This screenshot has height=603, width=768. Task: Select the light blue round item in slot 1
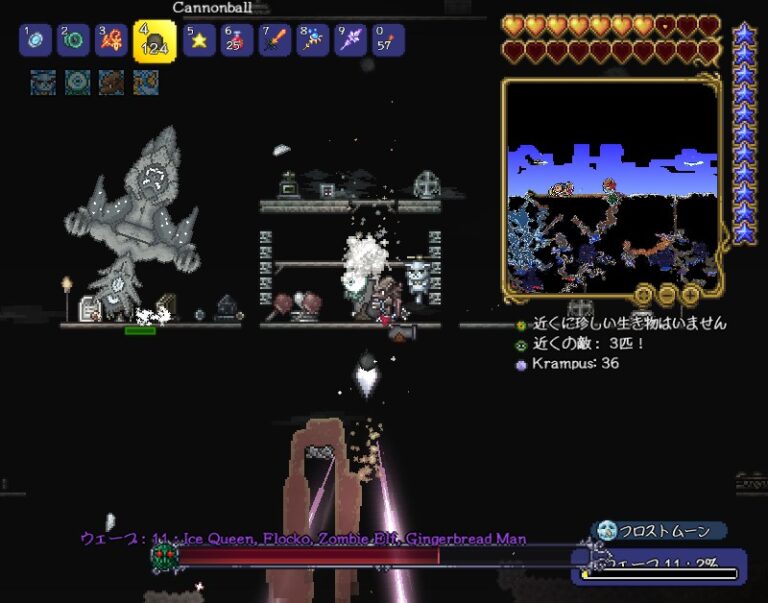point(35,41)
